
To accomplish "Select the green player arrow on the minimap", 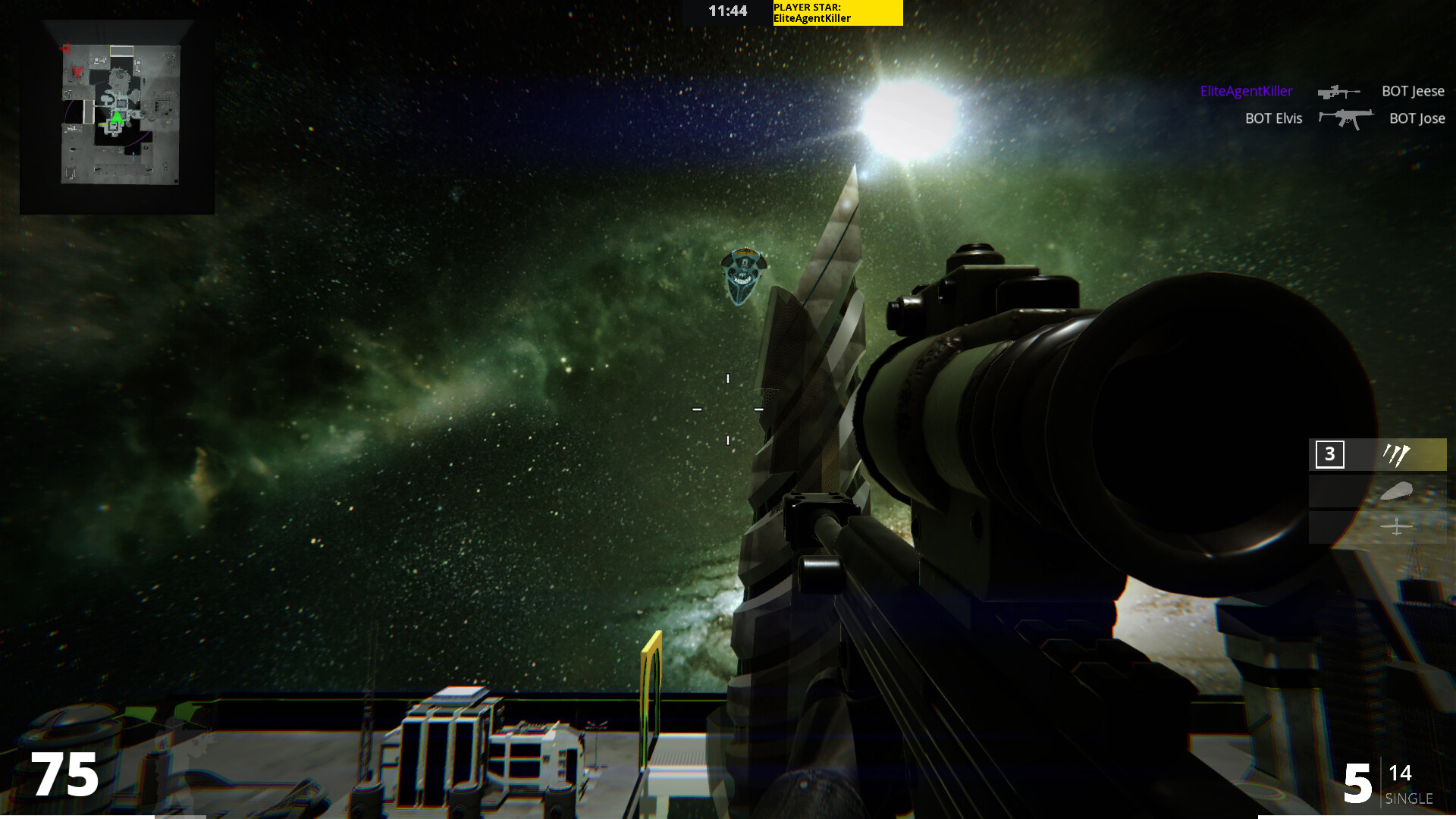I will click(118, 119).
